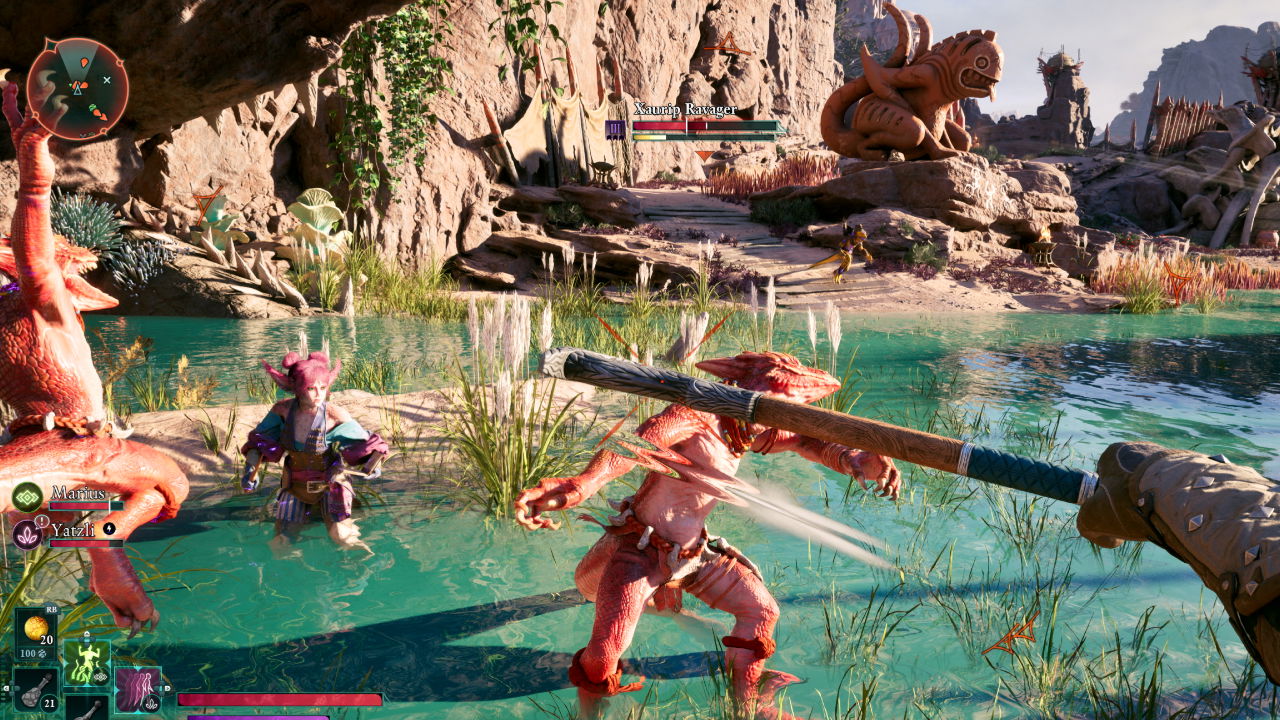This screenshot has height=720, width=1280.
Task: Select Marius's green companion emblem
Action: (x=27, y=497)
